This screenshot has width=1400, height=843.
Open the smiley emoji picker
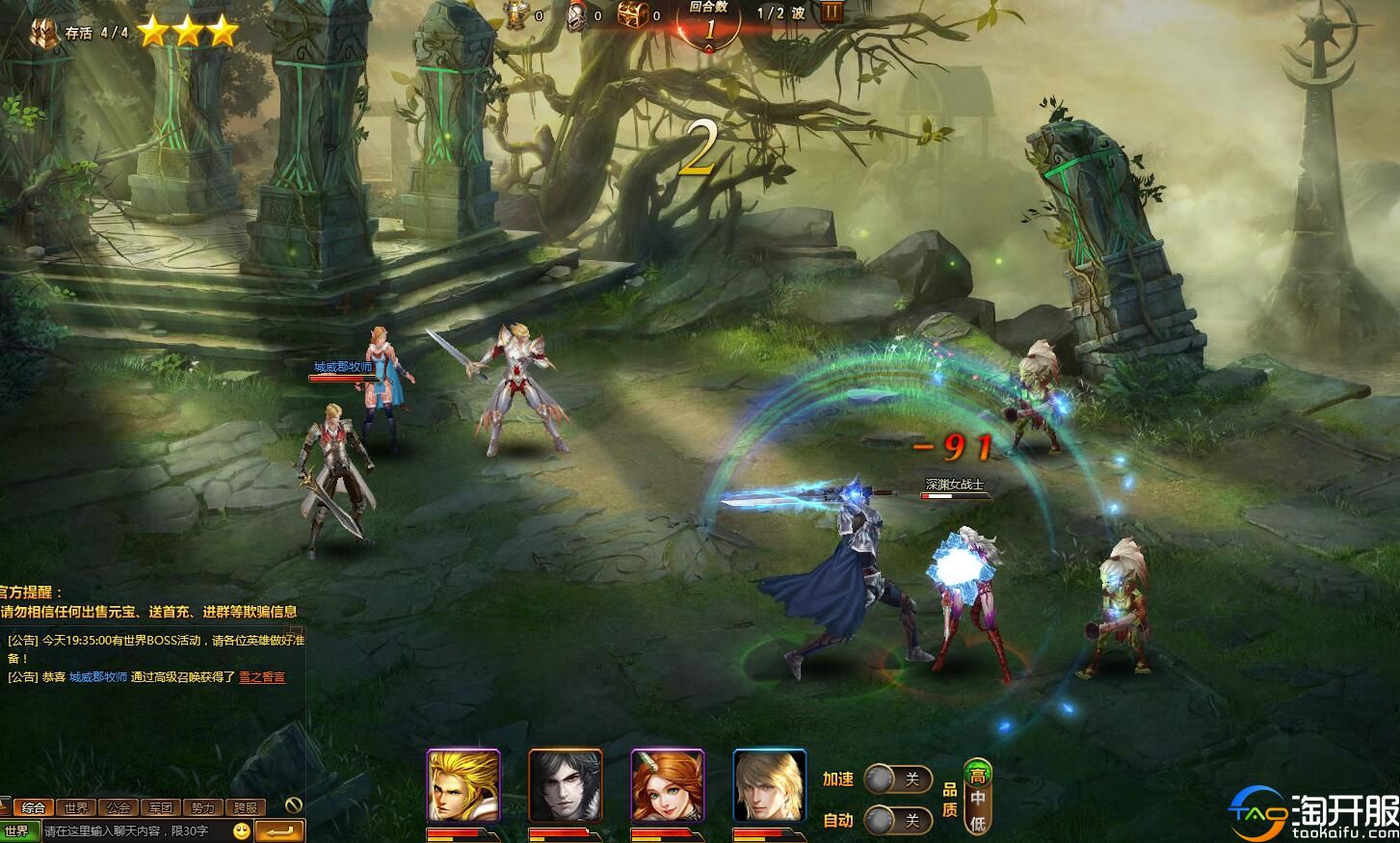pyautogui.click(x=242, y=830)
